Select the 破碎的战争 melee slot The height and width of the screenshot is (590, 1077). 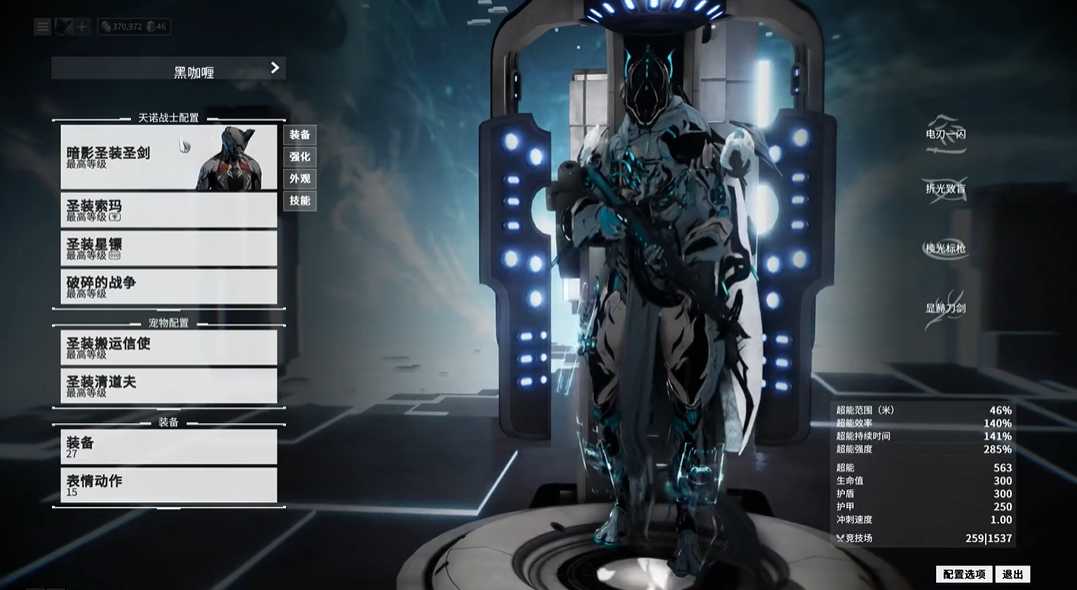[x=168, y=286]
